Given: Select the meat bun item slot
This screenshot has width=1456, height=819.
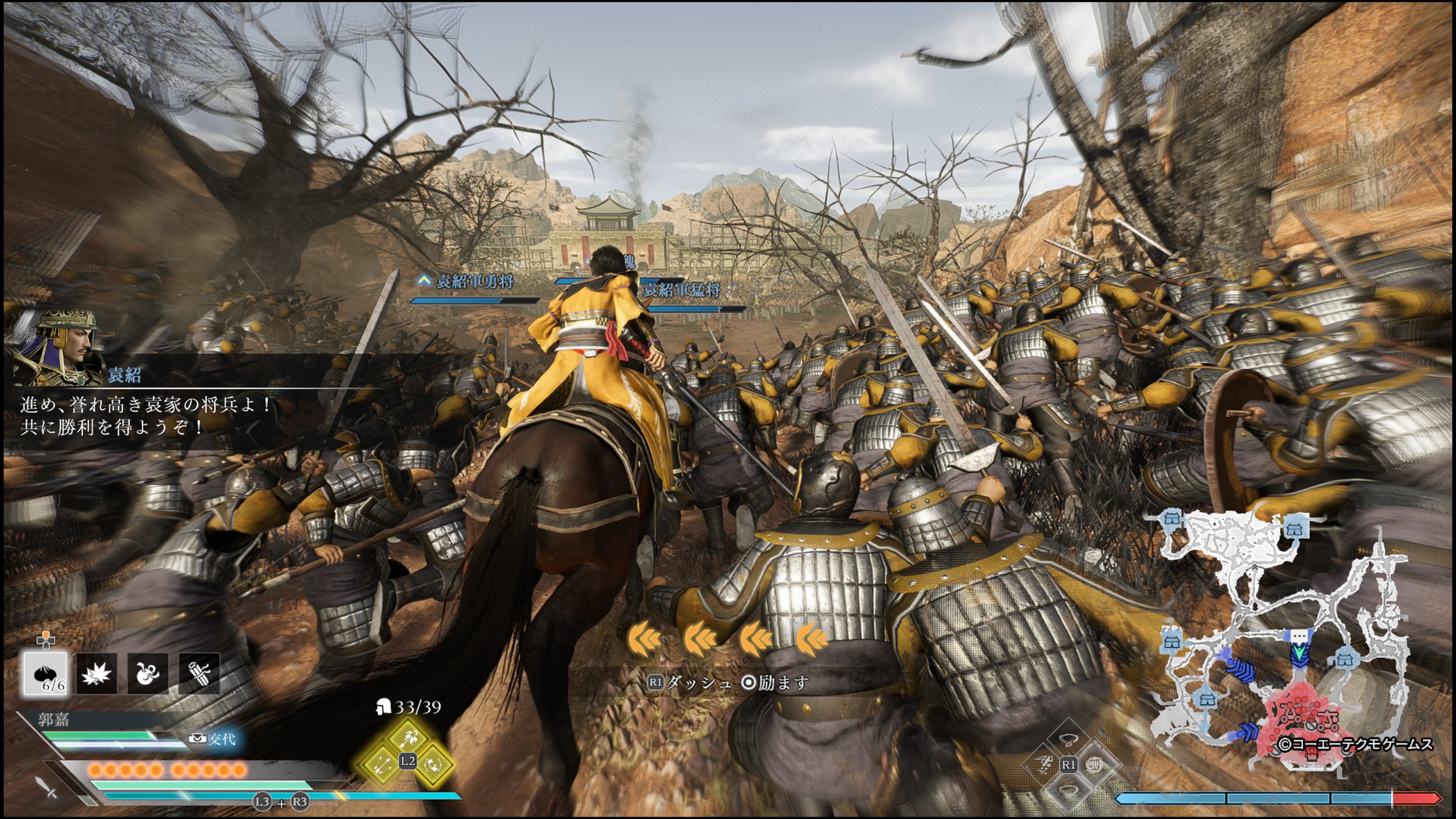Looking at the screenshot, I should pyautogui.click(x=45, y=673).
